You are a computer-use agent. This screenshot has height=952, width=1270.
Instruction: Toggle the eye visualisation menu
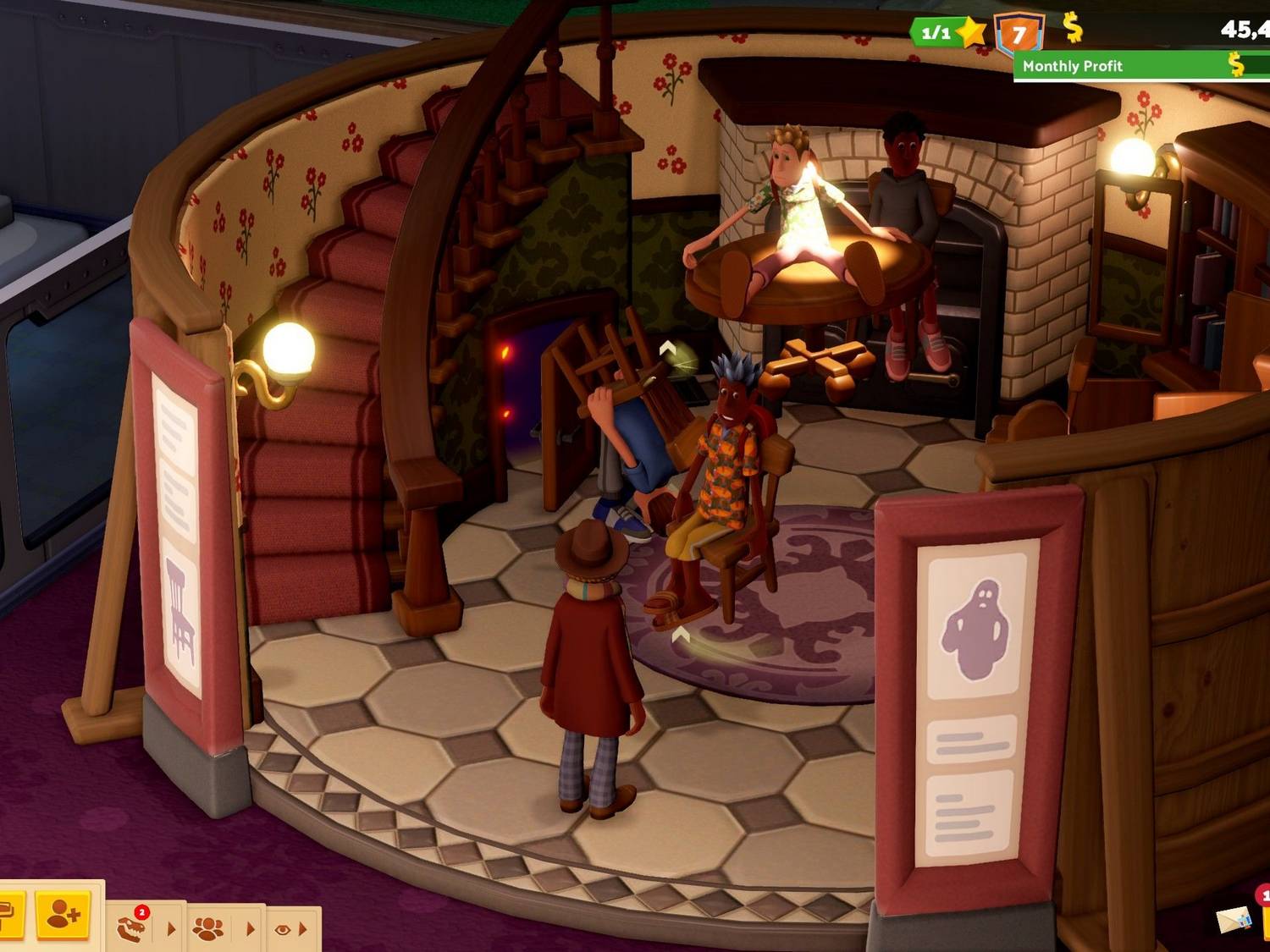click(x=282, y=929)
